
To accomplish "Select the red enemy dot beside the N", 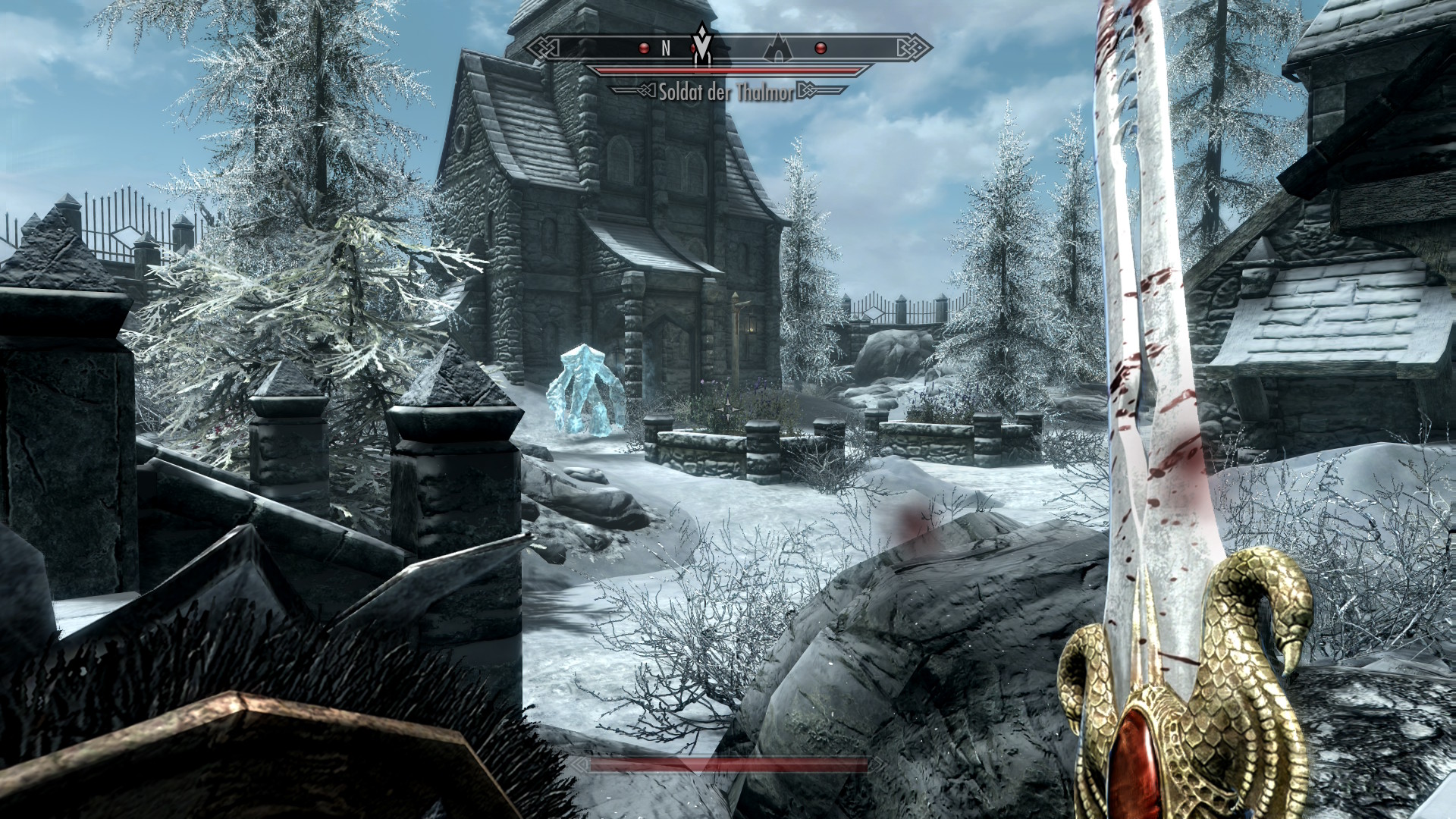I will click(x=644, y=49).
